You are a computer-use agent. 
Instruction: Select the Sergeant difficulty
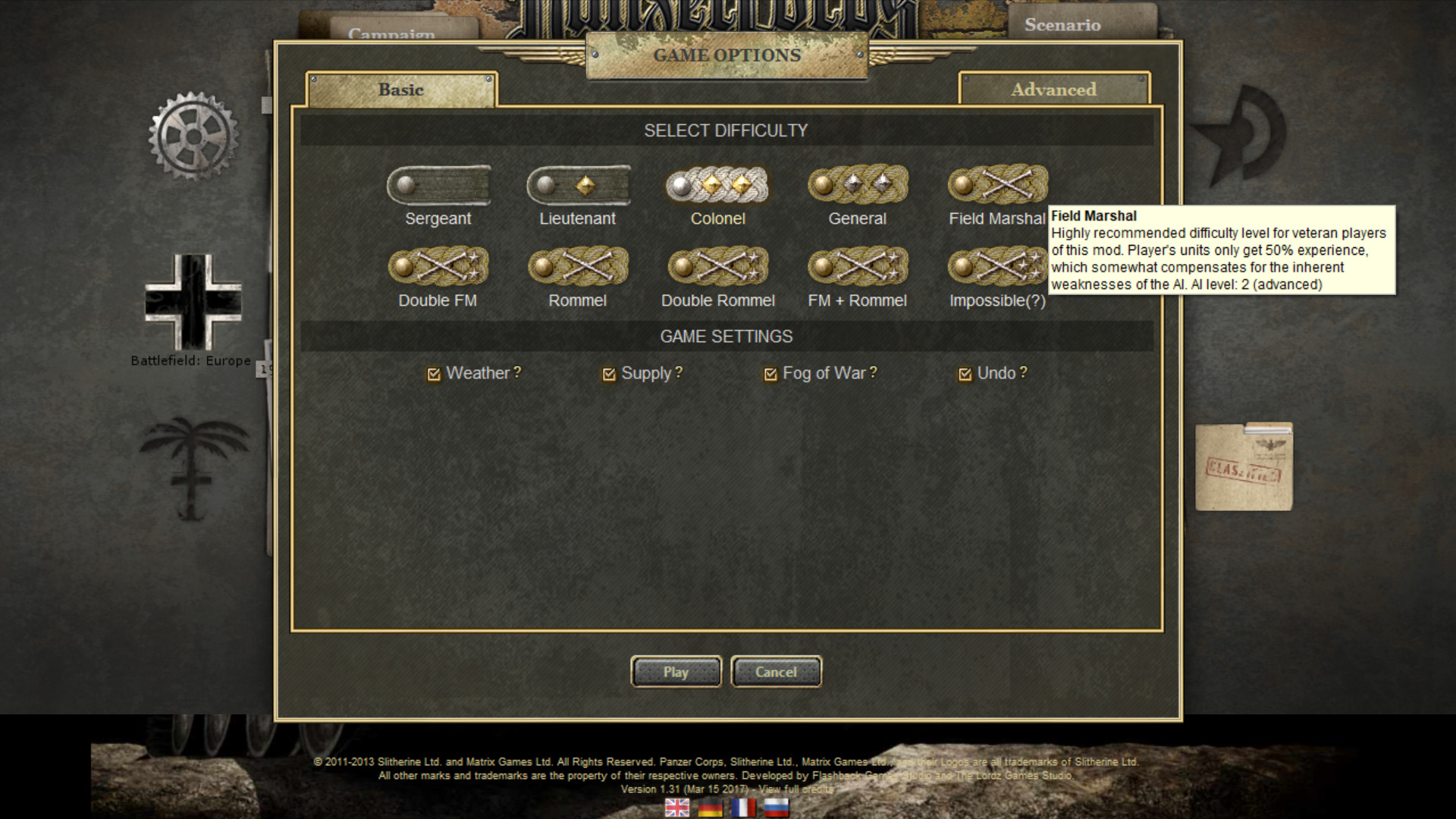pyautogui.click(x=438, y=187)
